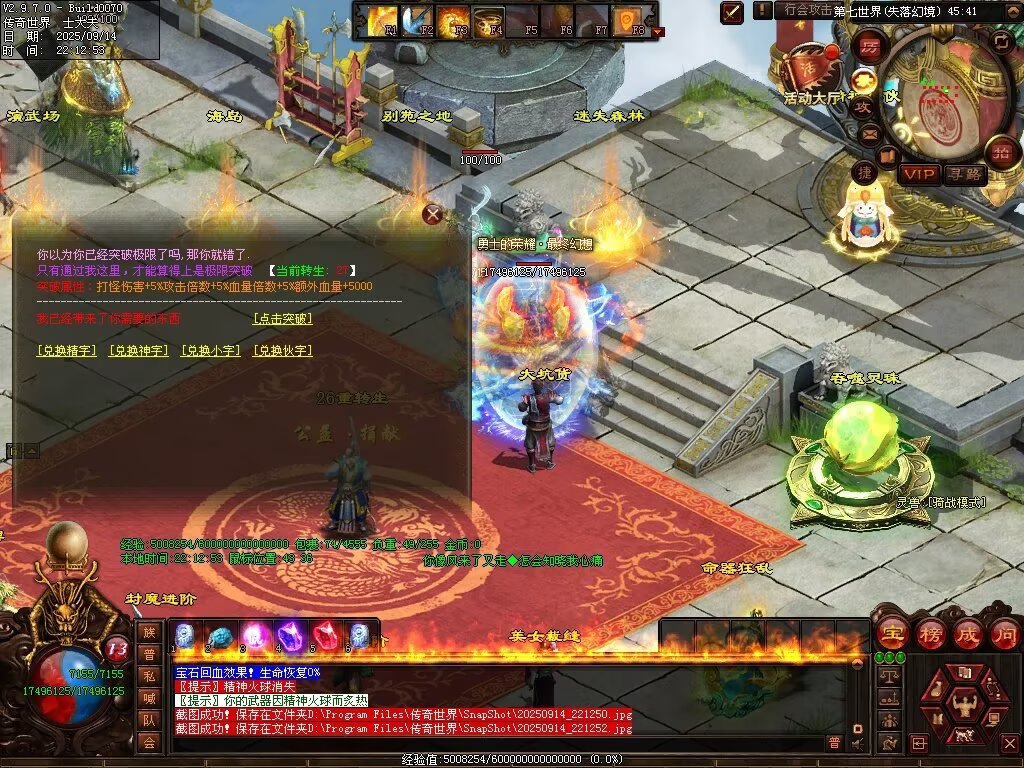Select the 兑换神字 exchange option
This screenshot has height=768, width=1024.
coord(139,351)
